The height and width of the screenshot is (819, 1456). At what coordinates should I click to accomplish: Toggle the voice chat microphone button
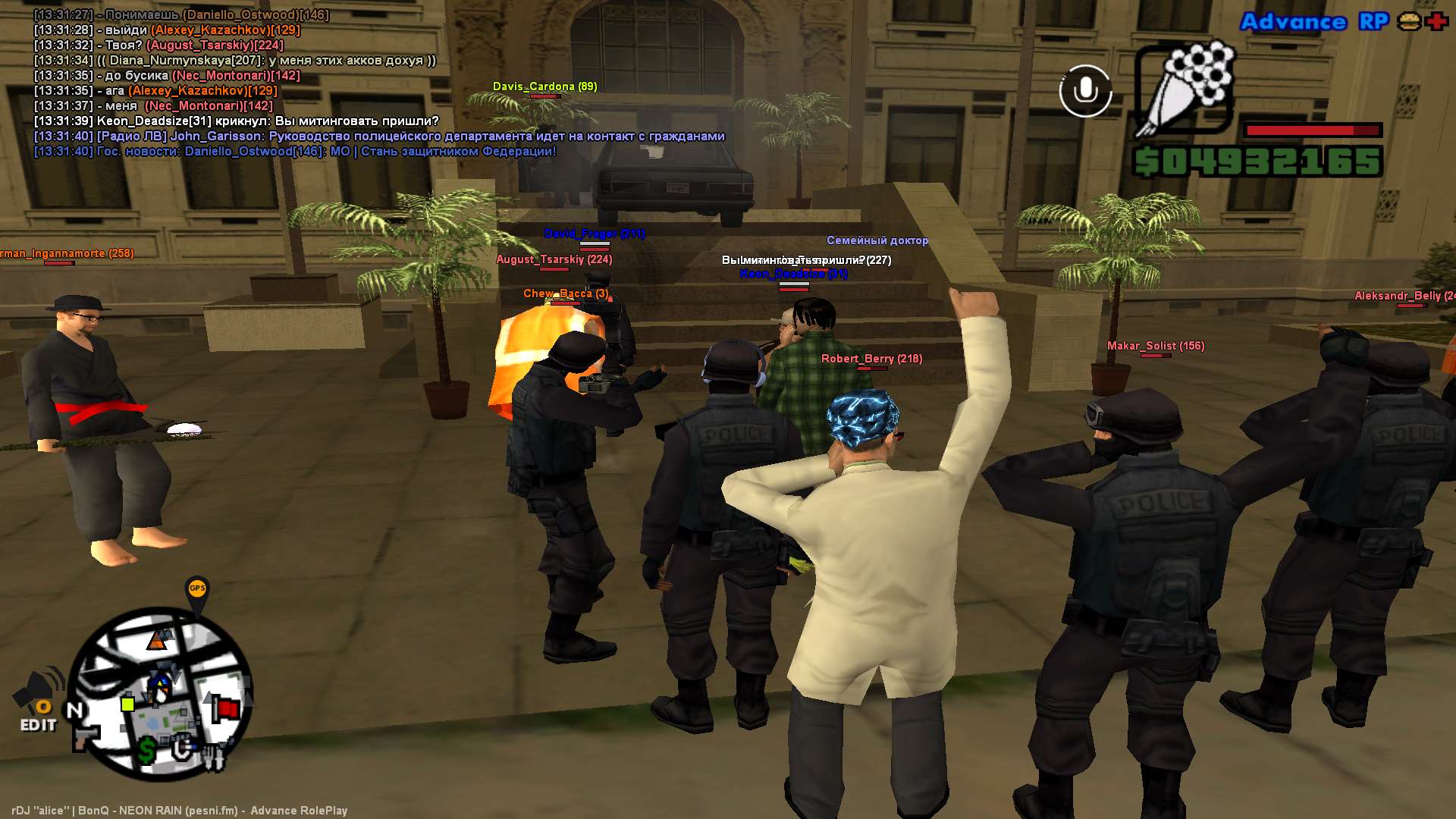[1085, 91]
